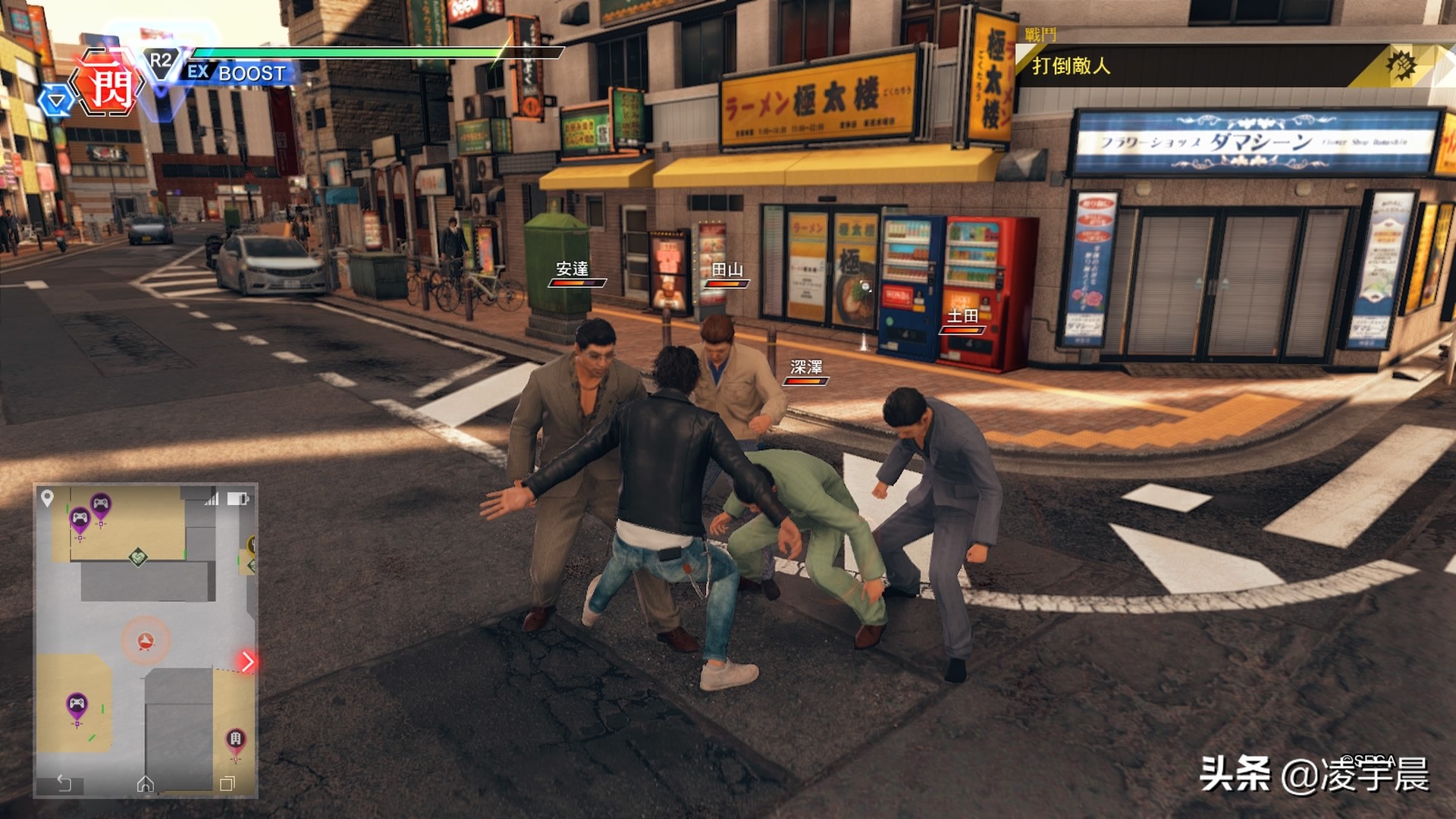This screenshot has width=1456, height=819.
Task: Click the red arrow indicator on minimap
Action: [x=247, y=661]
